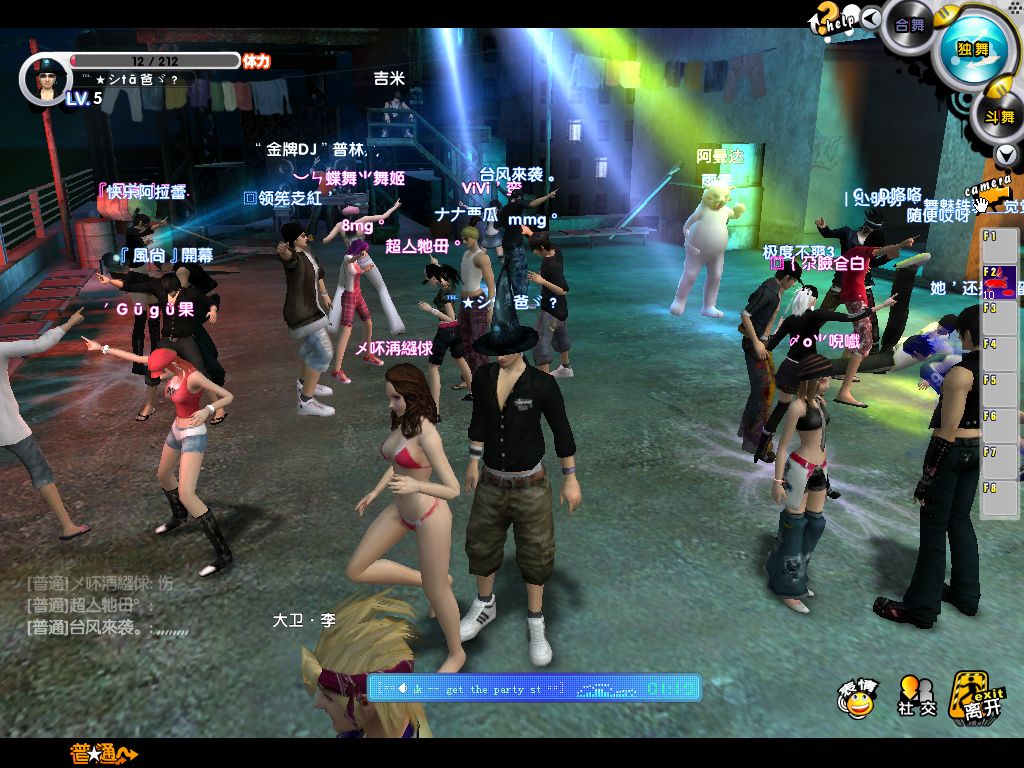Open the 社交 social menu
The width and height of the screenshot is (1024, 768).
pos(916,696)
